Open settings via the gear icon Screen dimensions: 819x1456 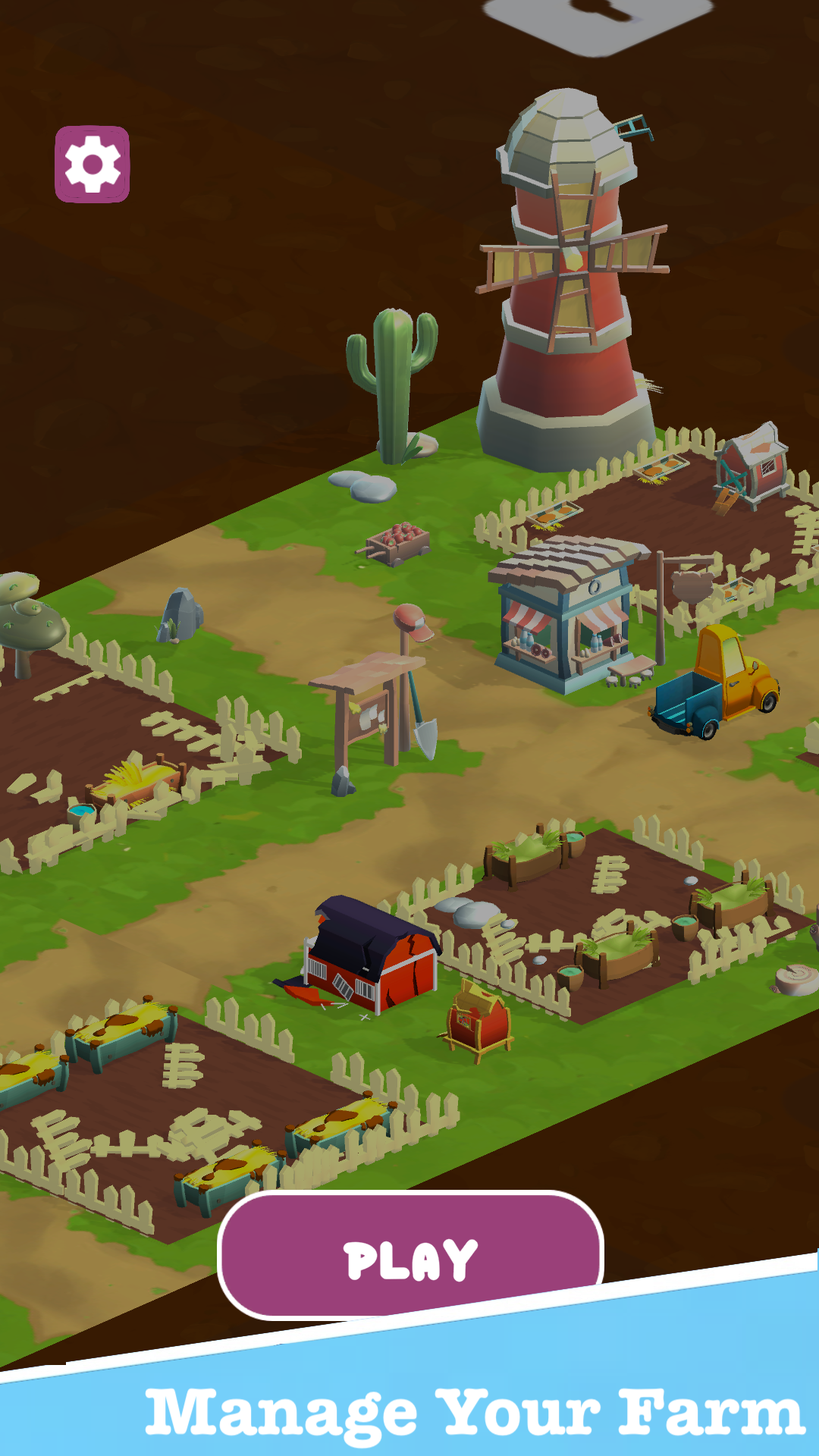tap(93, 165)
